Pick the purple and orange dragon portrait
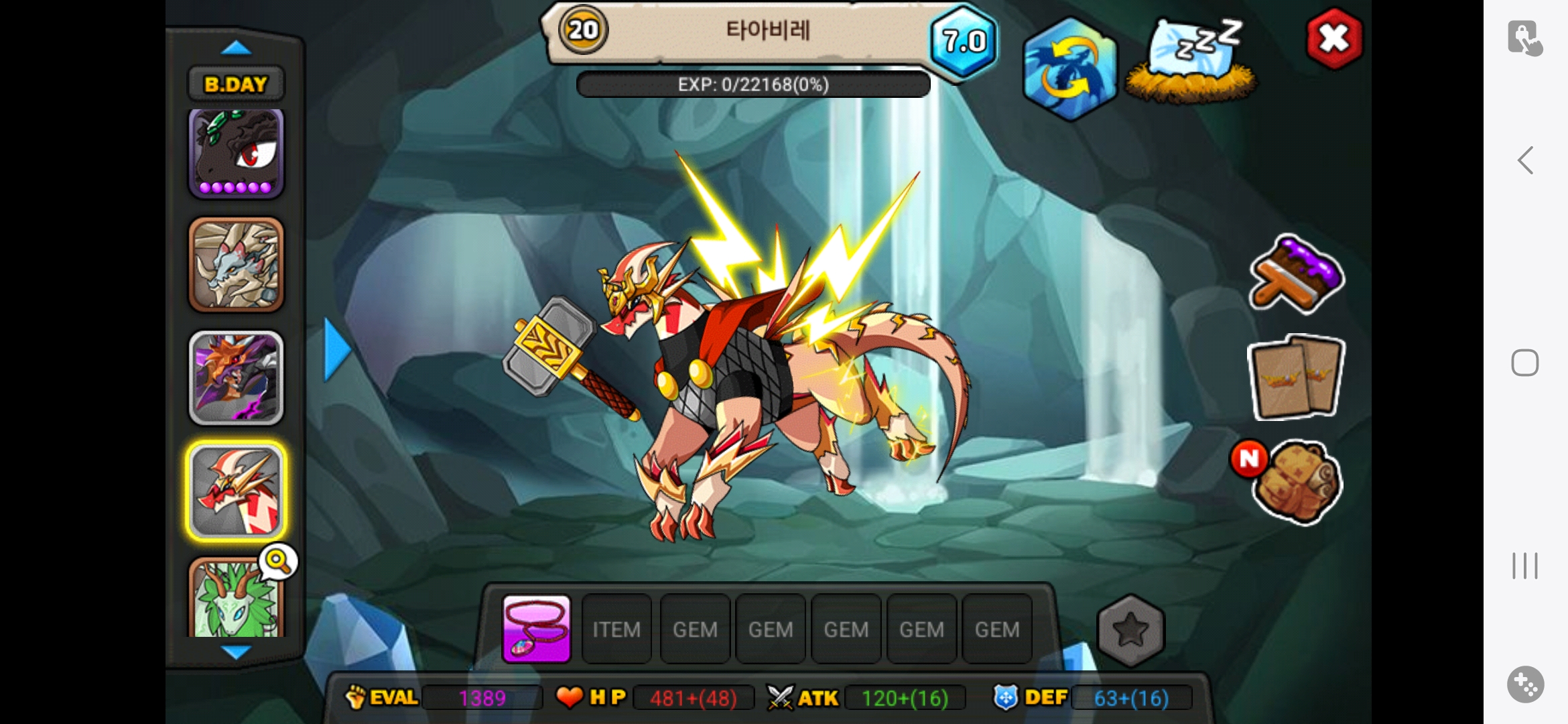This screenshot has width=1568, height=724. pyautogui.click(x=236, y=377)
